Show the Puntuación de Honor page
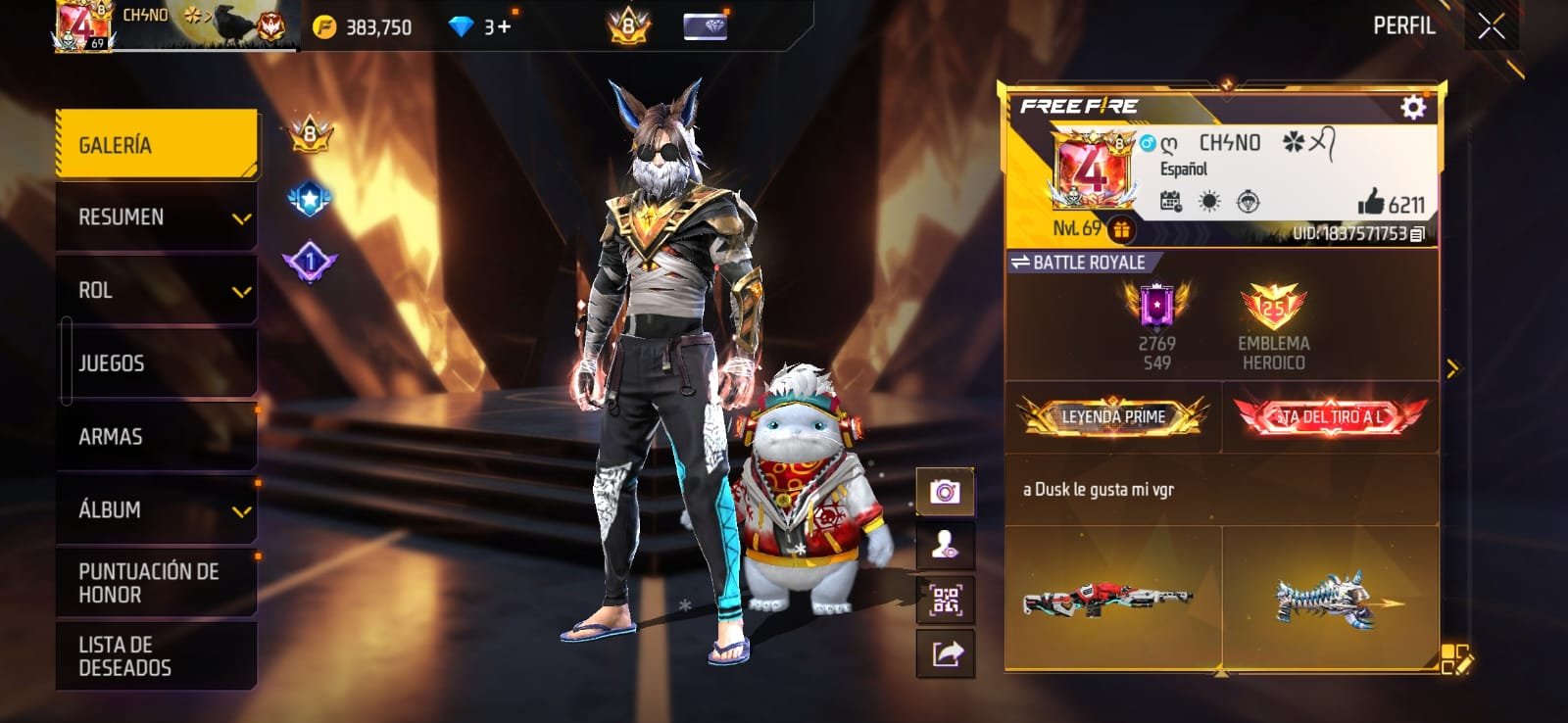 pyautogui.click(x=157, y=583)
